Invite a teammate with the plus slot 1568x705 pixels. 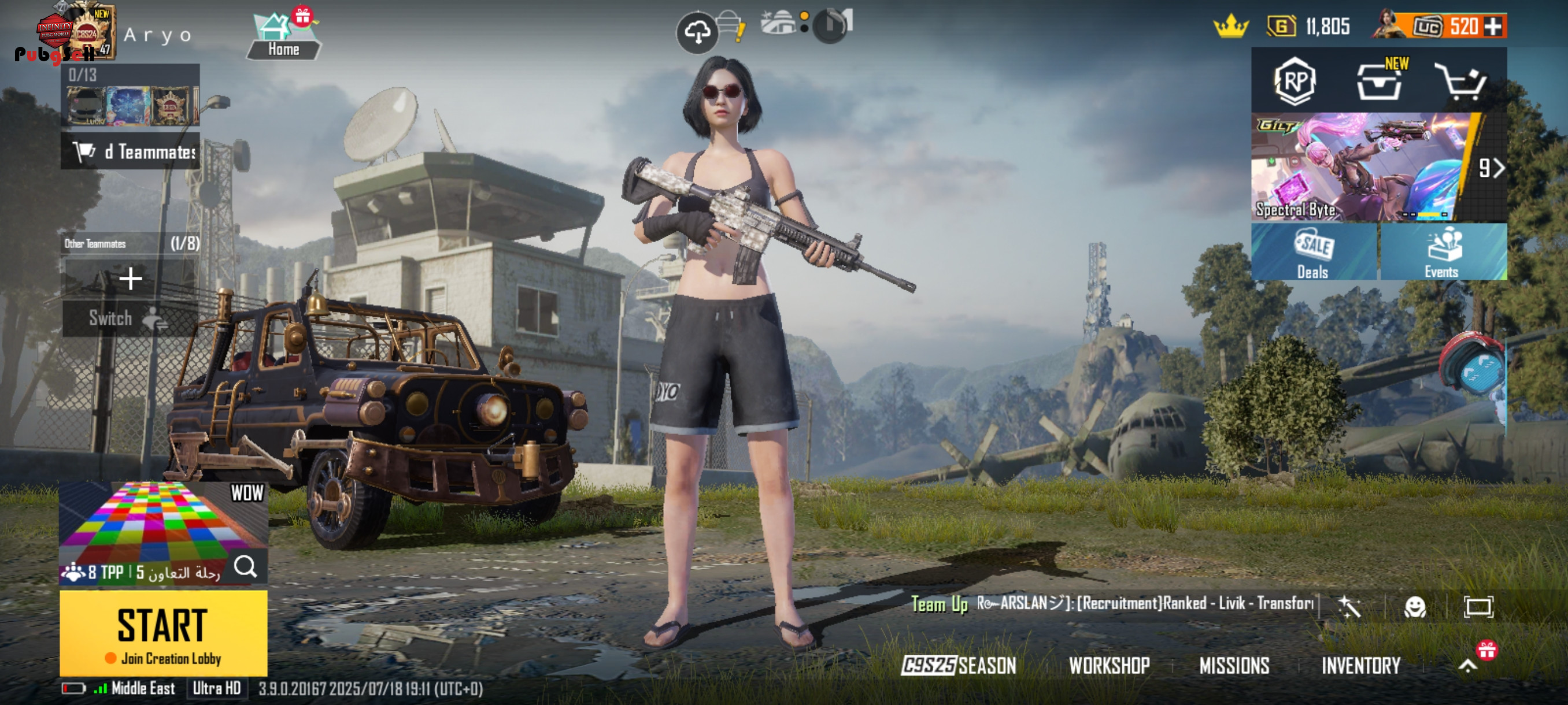pos(130,279)
